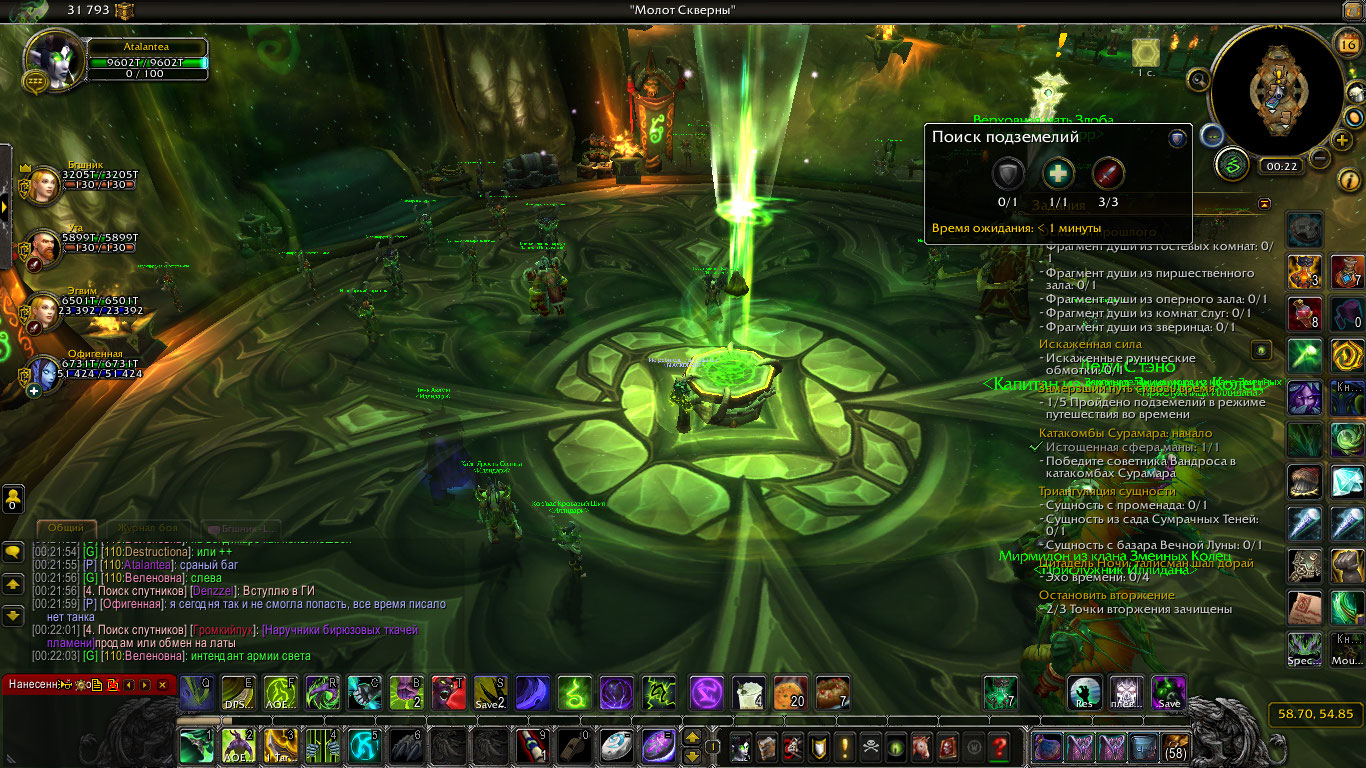This screenshot has width=1366, height=768.
Task: Open the backpack showing 58 free slots
Action: tap(1175, 747)
